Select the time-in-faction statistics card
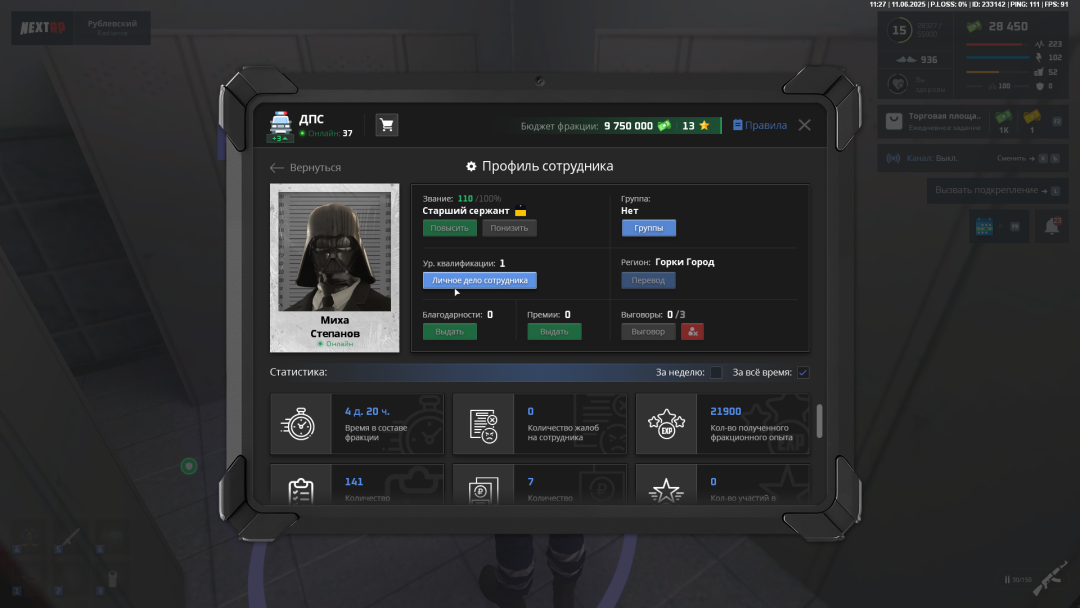 357,424
